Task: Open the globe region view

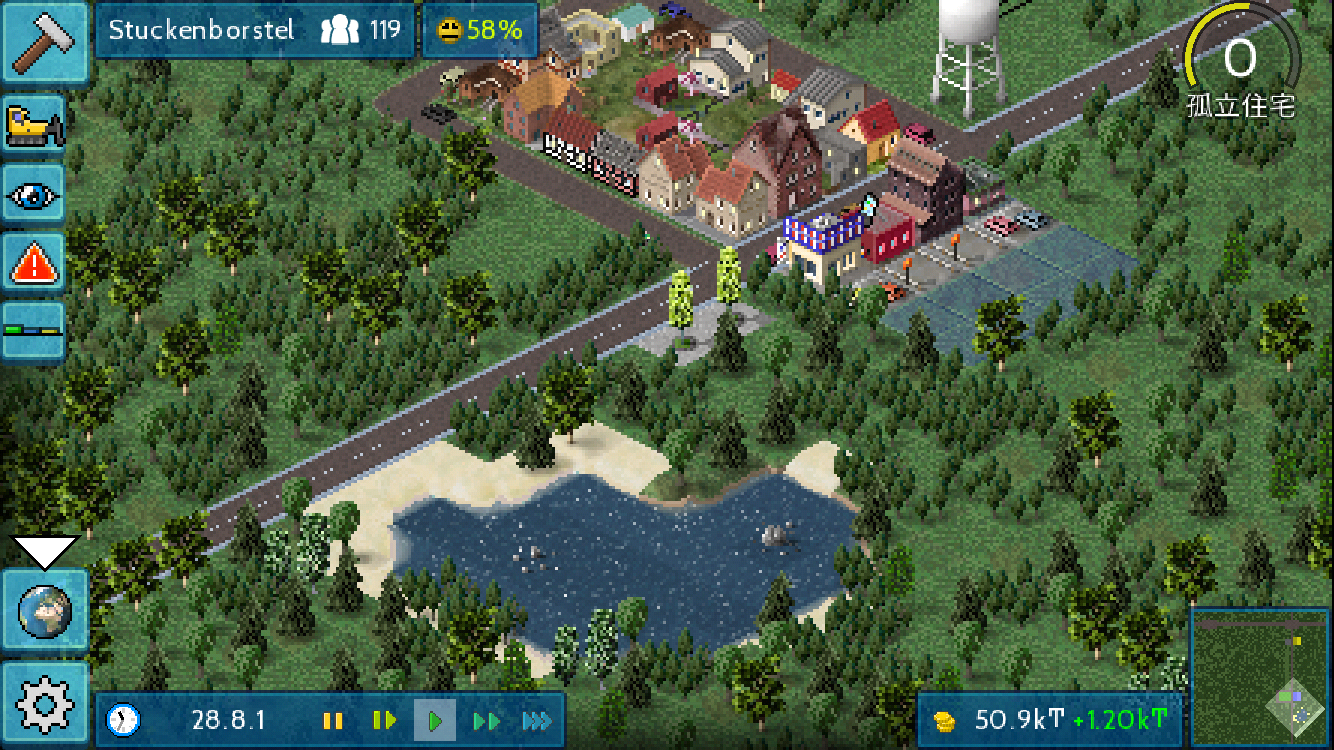Action: 45,610
